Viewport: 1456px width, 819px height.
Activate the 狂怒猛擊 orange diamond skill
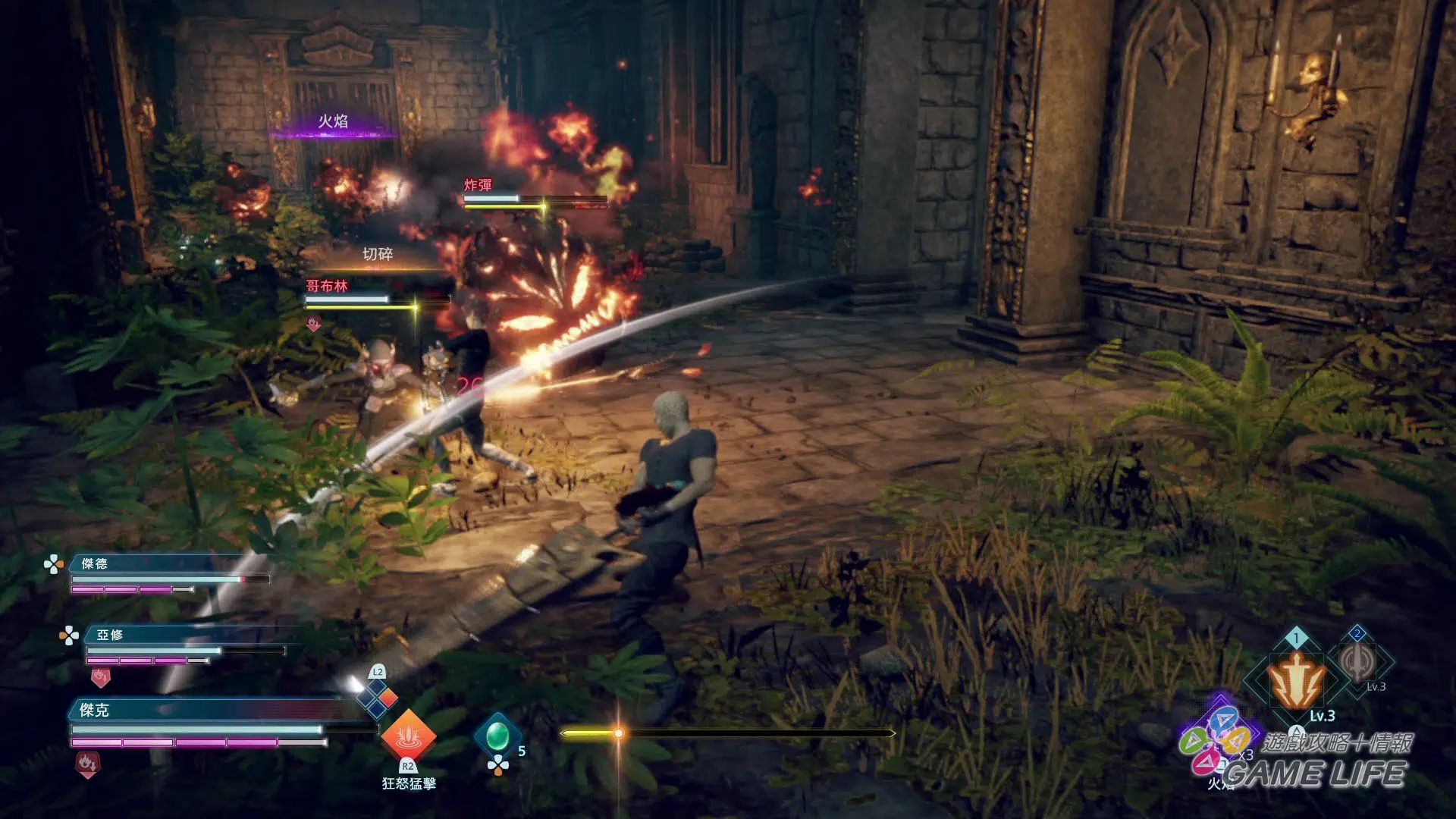point(408,736)
